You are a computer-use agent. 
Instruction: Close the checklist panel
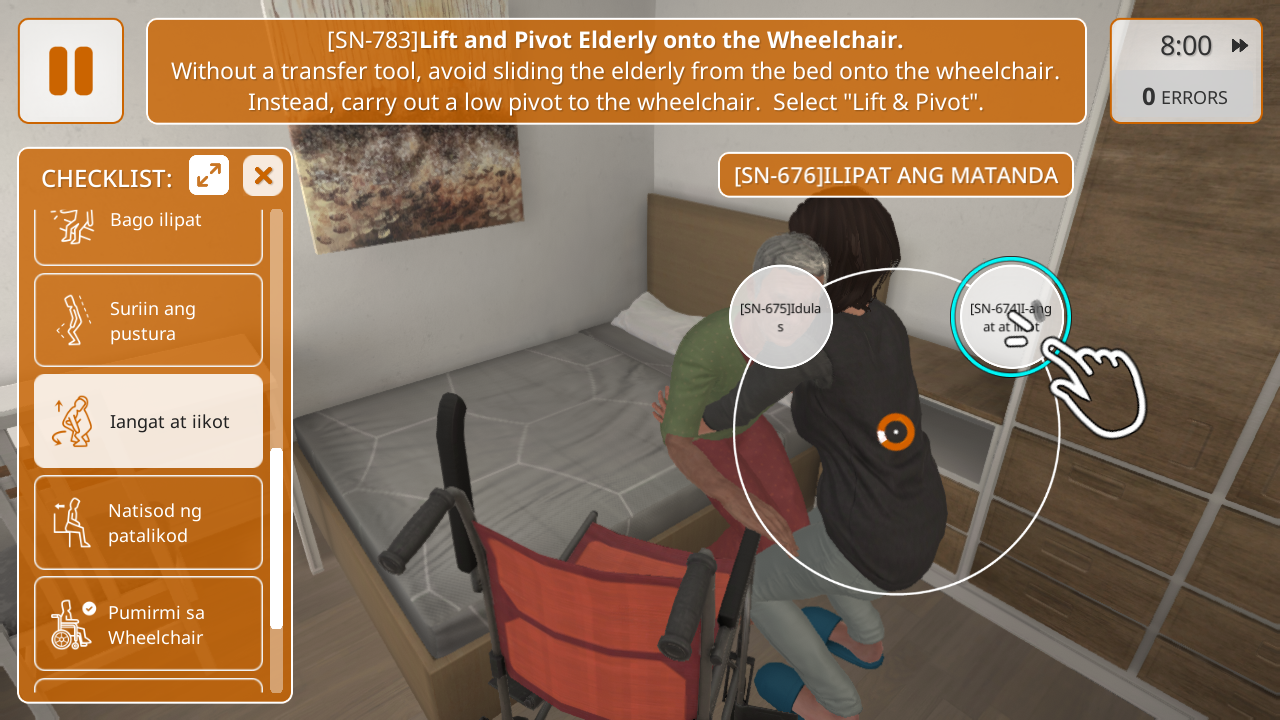(x=263, y=176)
